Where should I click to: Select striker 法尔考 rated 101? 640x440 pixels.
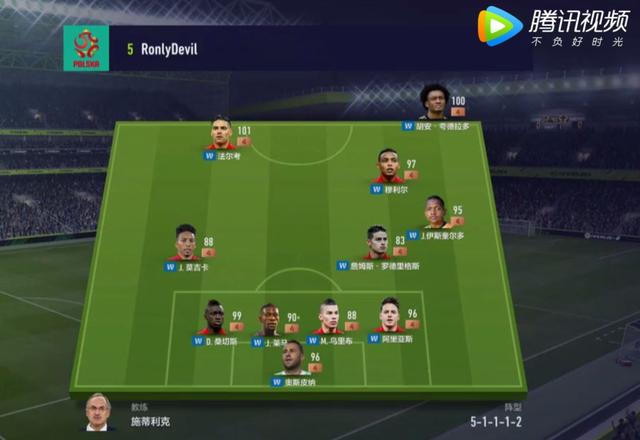point(222,133)
